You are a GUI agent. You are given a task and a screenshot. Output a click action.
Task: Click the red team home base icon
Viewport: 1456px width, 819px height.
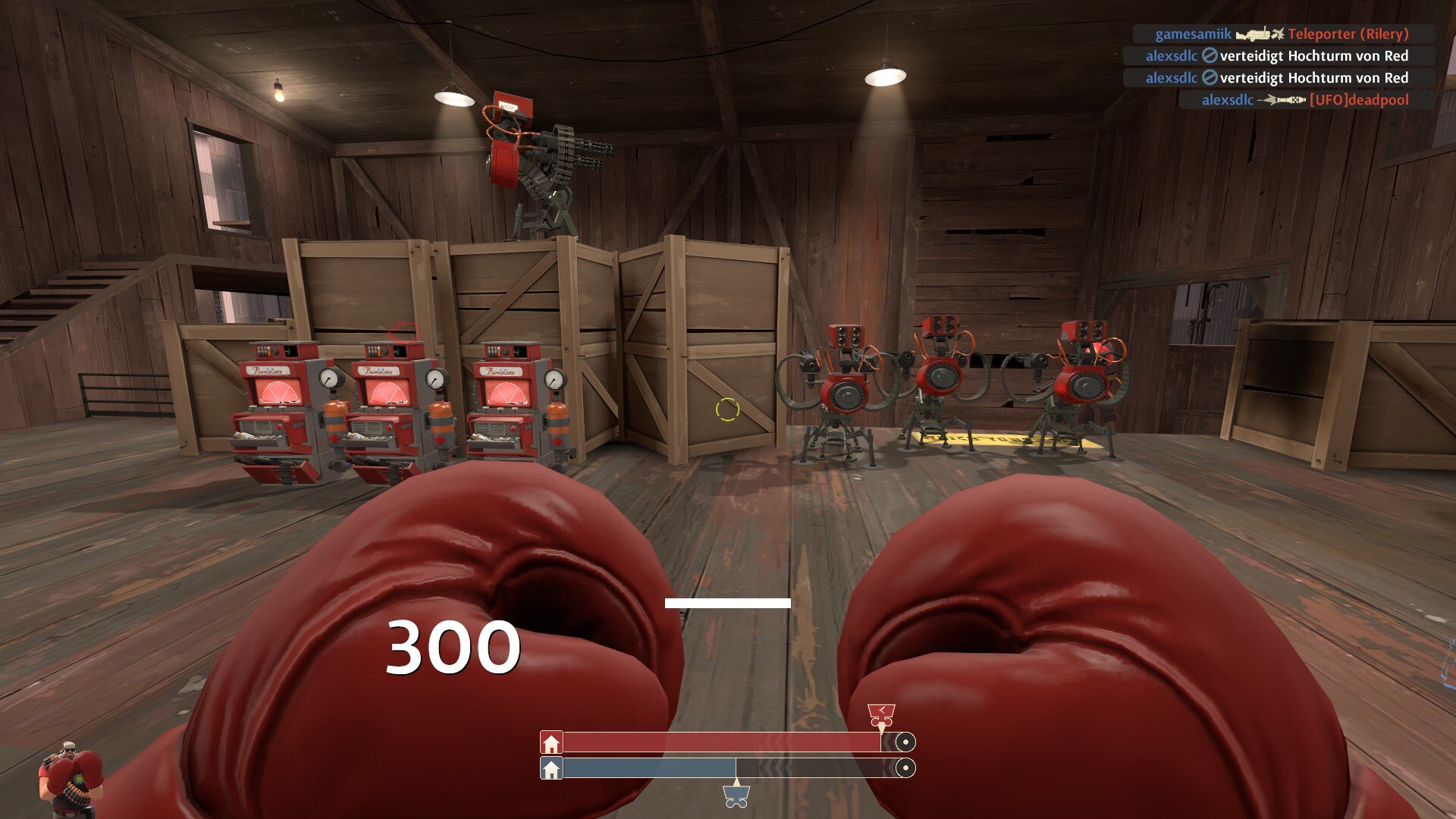551,742
